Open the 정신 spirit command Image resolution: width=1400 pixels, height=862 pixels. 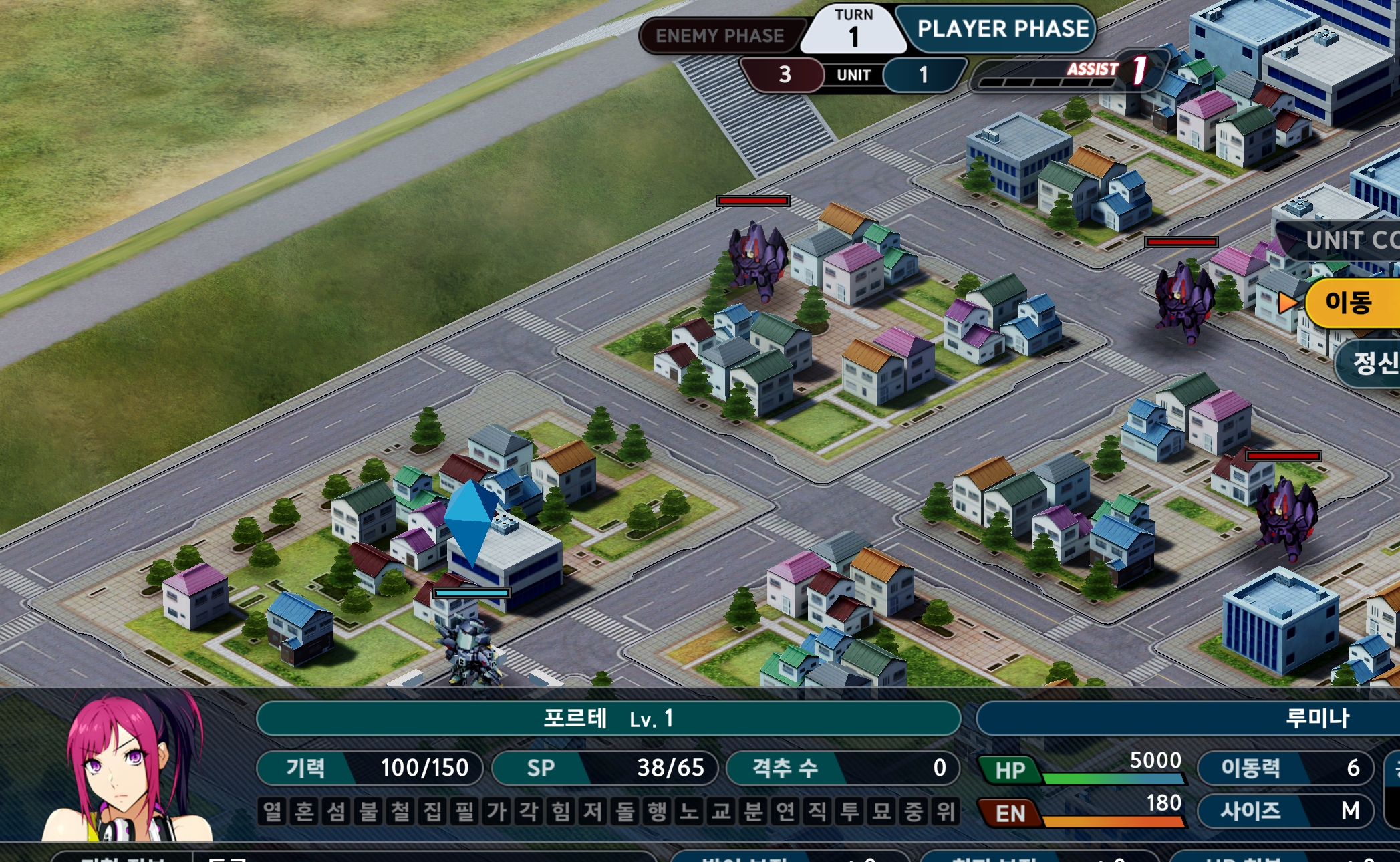(1372, 363)
